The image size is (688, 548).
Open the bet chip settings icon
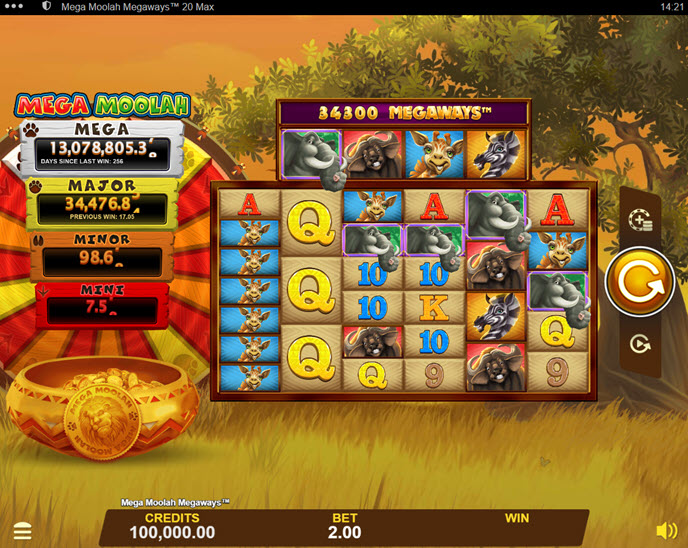tap(640, 220)
